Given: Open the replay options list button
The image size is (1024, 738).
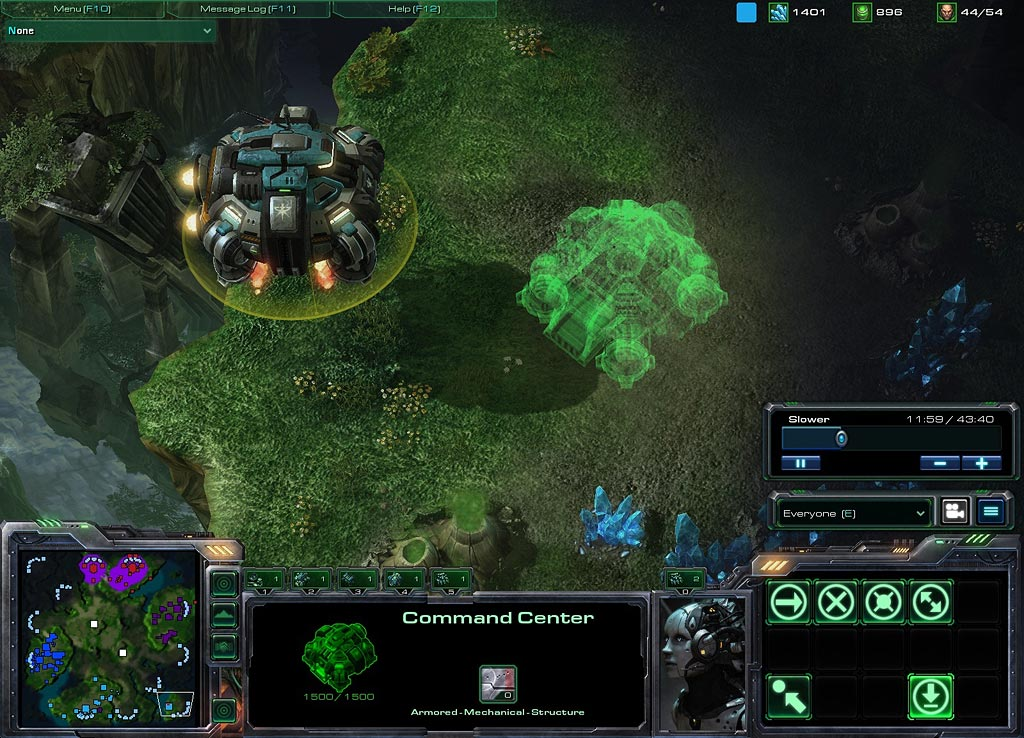Looking at the screenshot, I should coord(990,512).
